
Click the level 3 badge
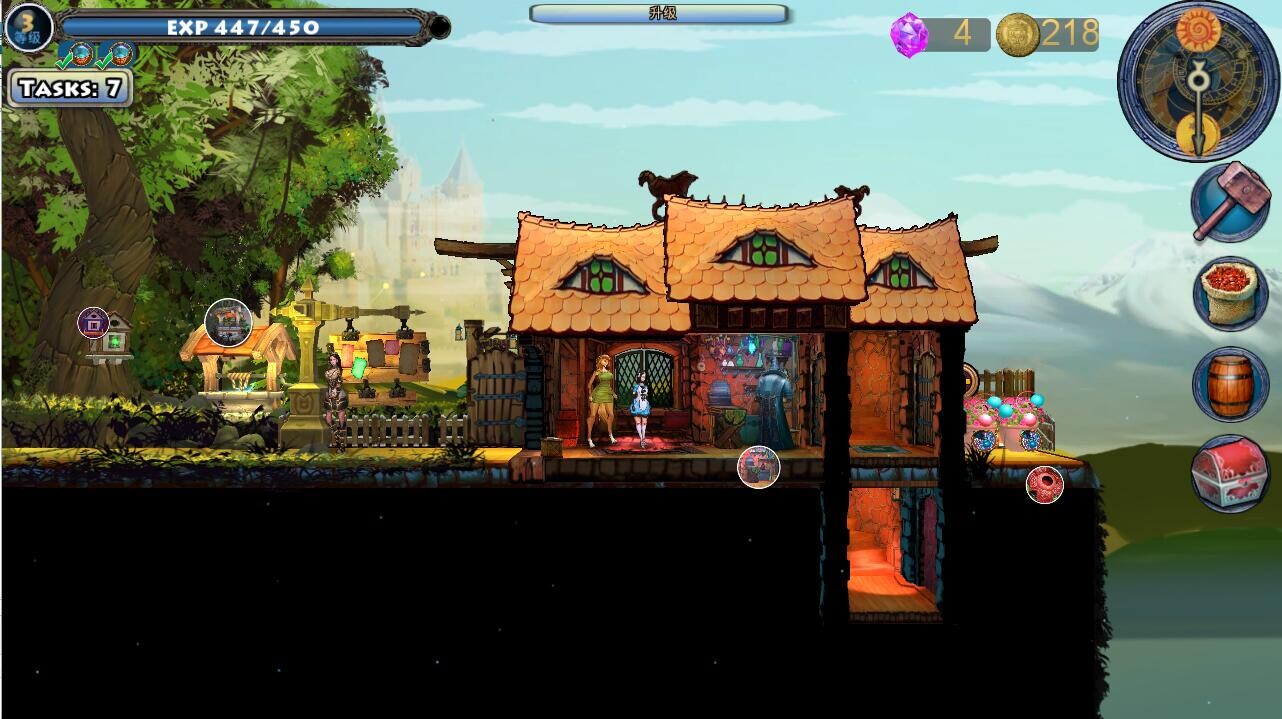pyautogui.click(x=28, y=27)
